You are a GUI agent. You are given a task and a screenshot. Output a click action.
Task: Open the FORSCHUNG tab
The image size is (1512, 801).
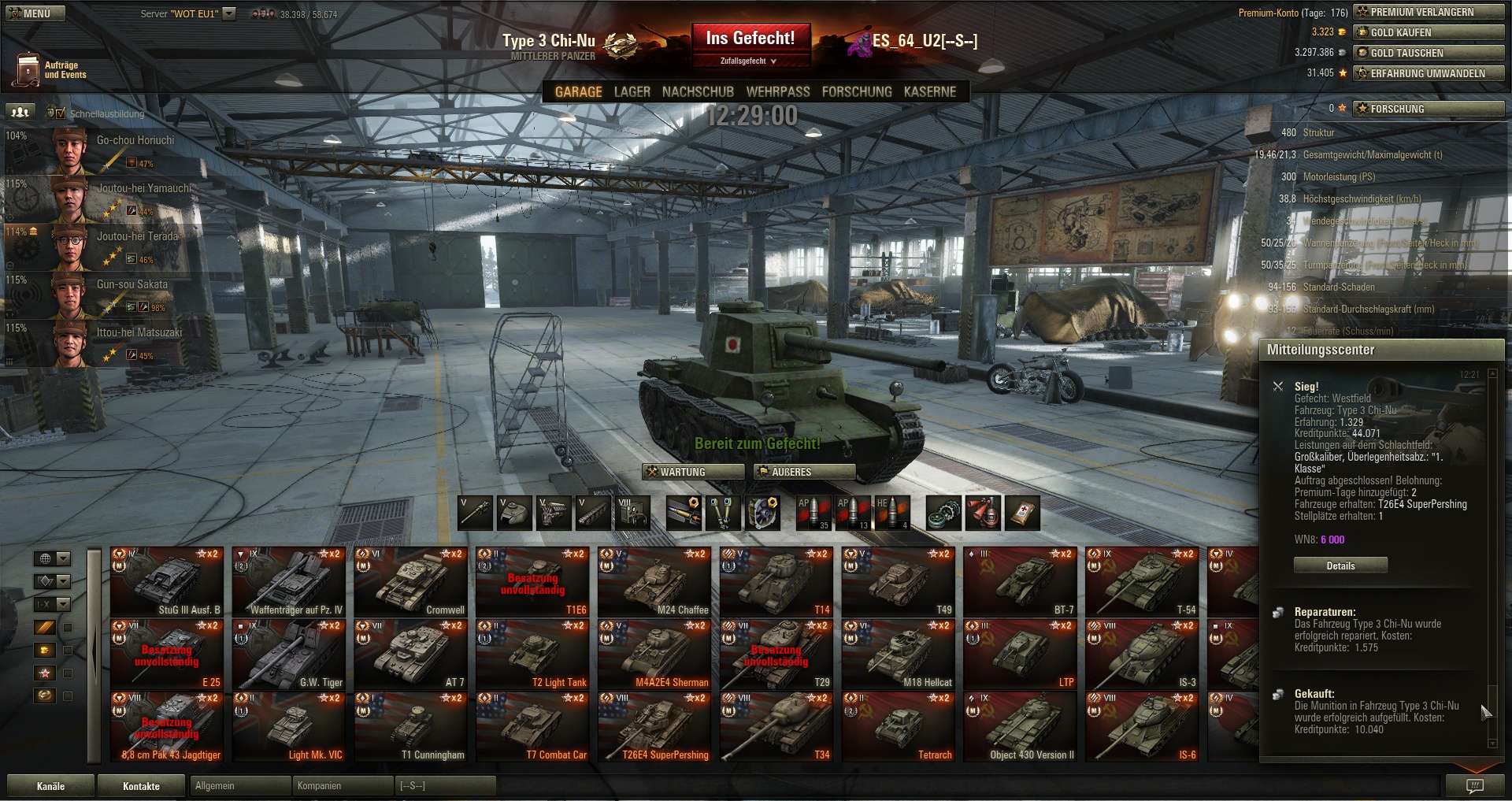[856, 92]
